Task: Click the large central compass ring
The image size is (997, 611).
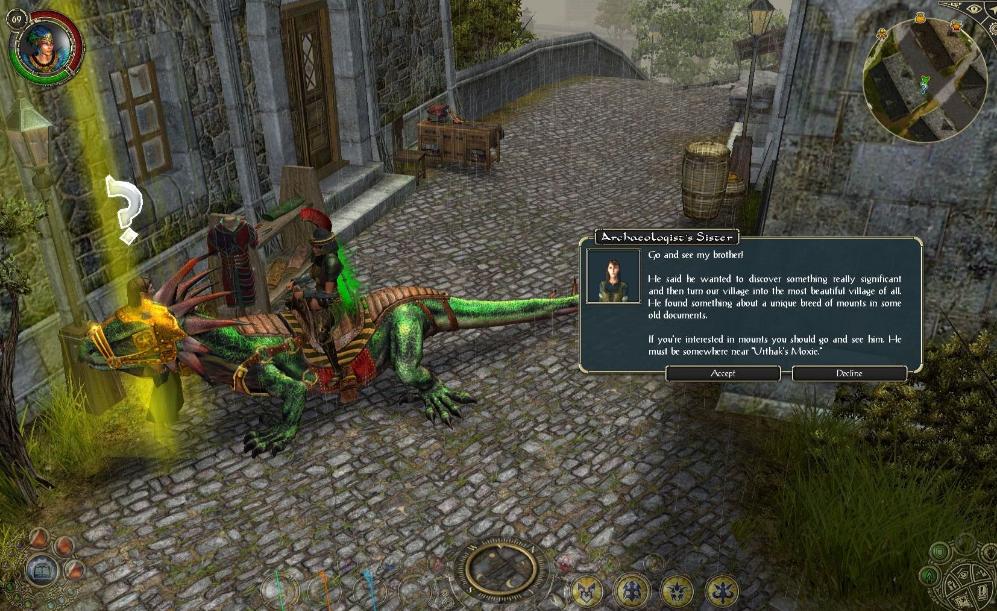Action: [502, 569]
